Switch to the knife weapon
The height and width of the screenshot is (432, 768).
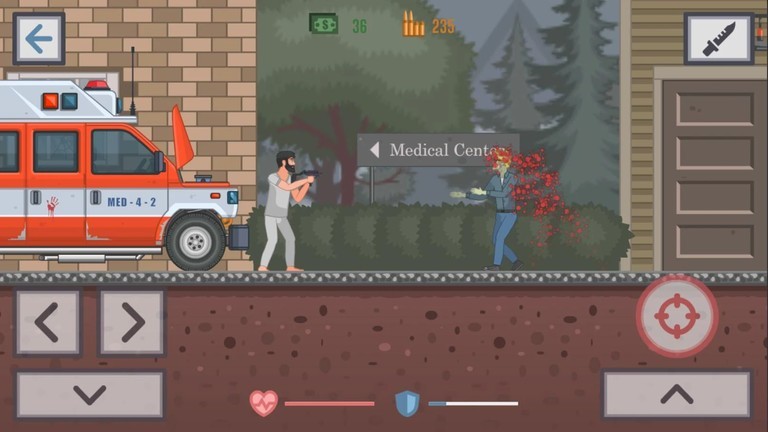[x=718, y=39]
